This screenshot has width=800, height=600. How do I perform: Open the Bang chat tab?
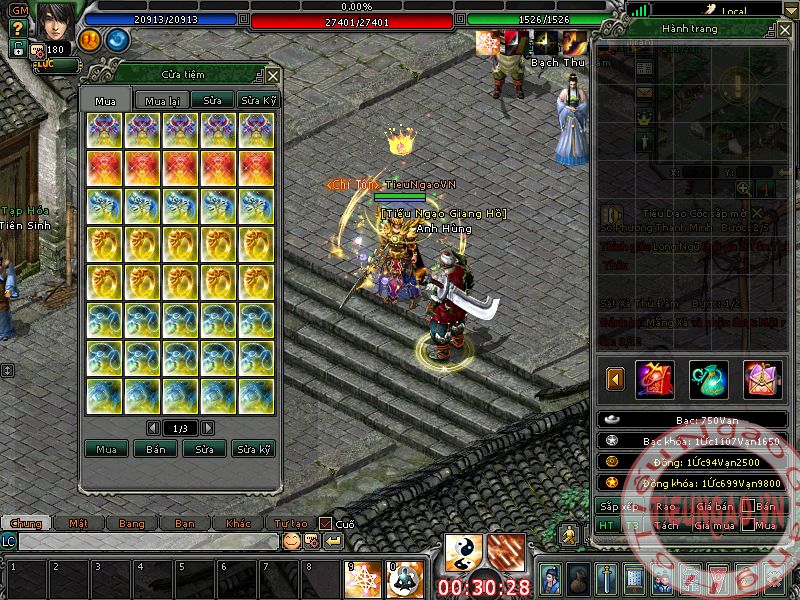[131, 523]
